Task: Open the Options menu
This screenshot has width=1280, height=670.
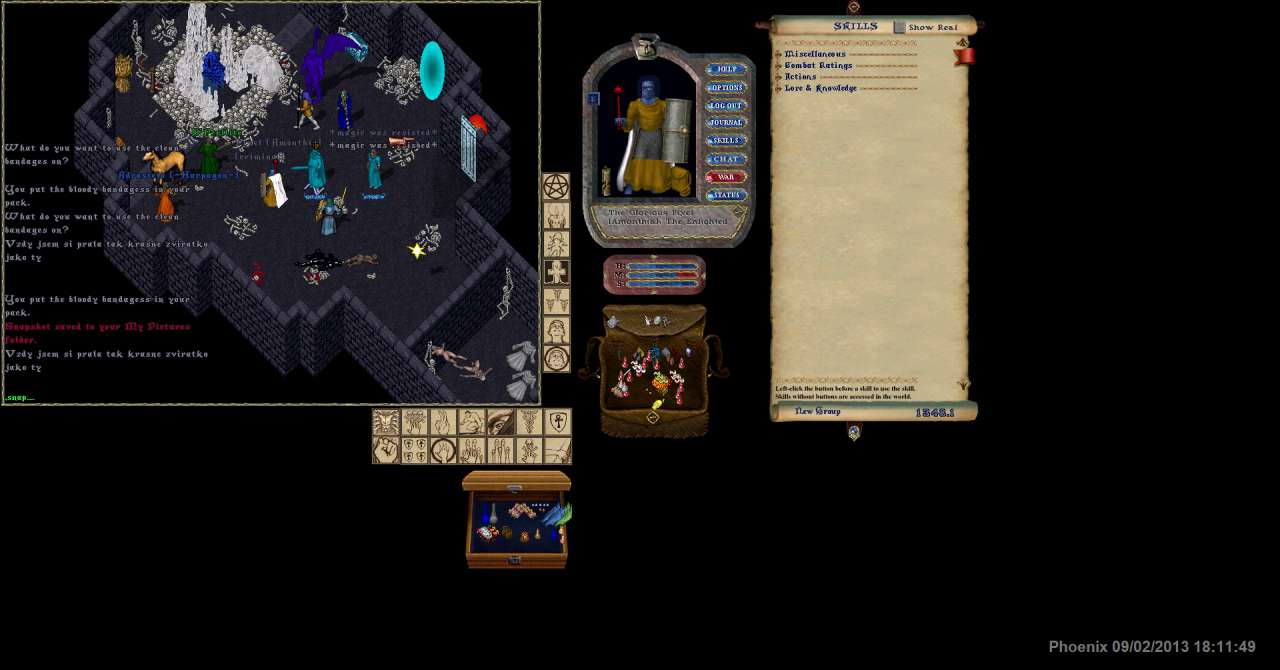Action: (726, 87)
